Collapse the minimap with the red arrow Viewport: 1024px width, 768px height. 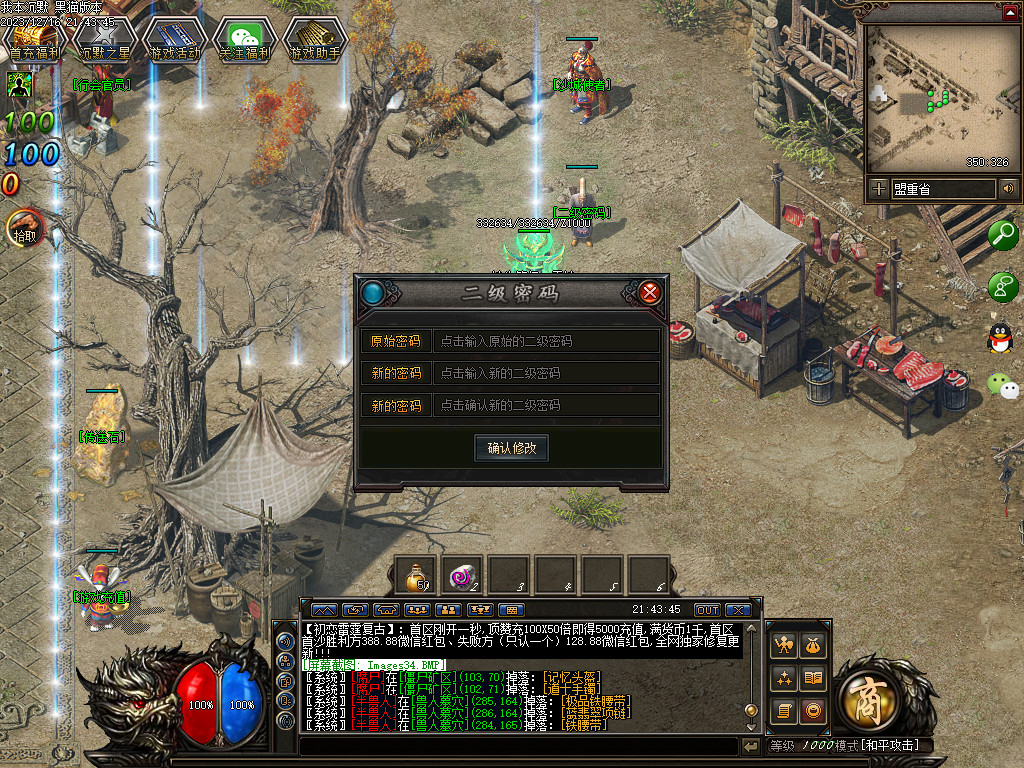[1010, 12]
